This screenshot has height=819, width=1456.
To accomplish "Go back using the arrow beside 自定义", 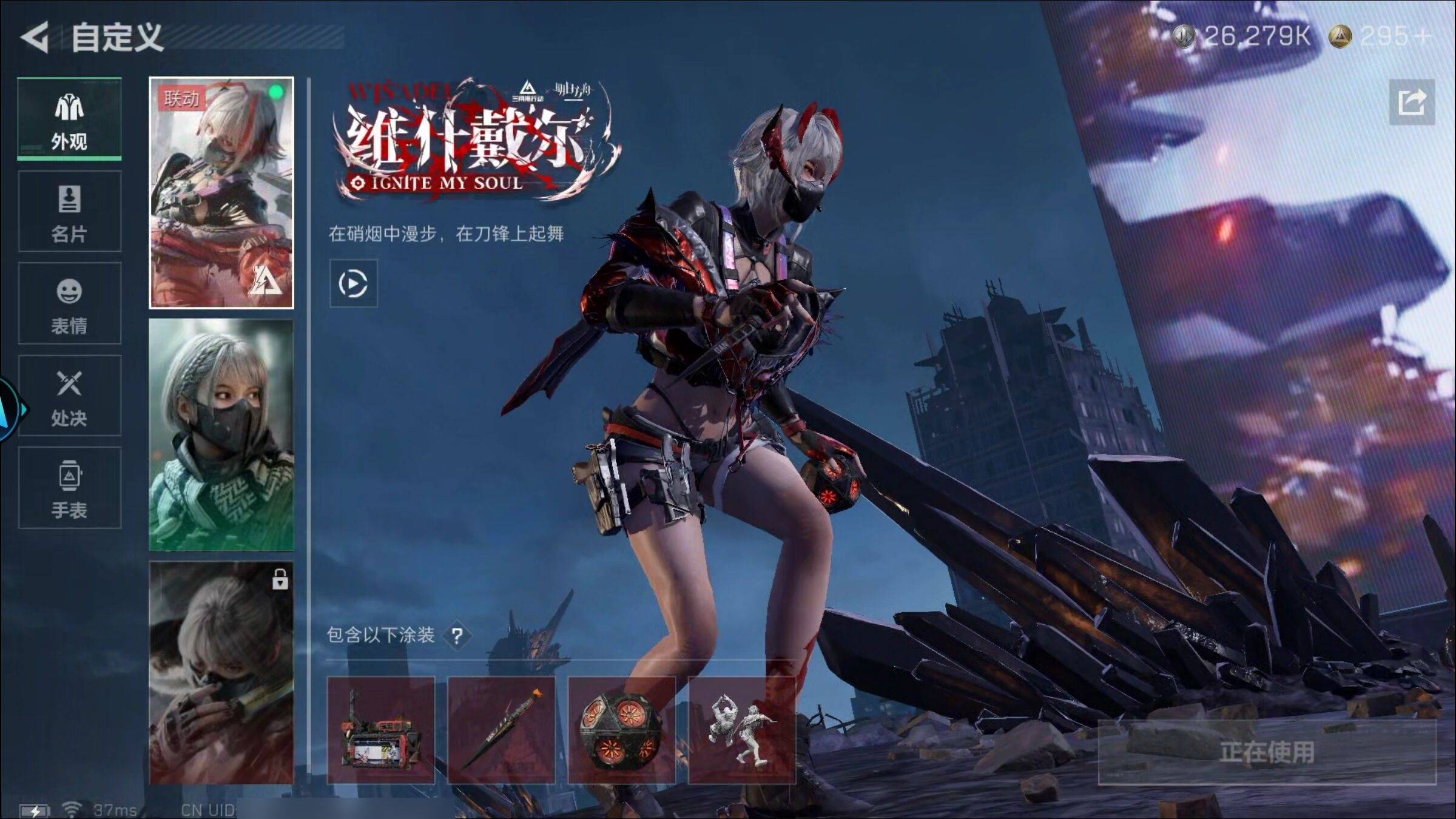I will 35,38.
